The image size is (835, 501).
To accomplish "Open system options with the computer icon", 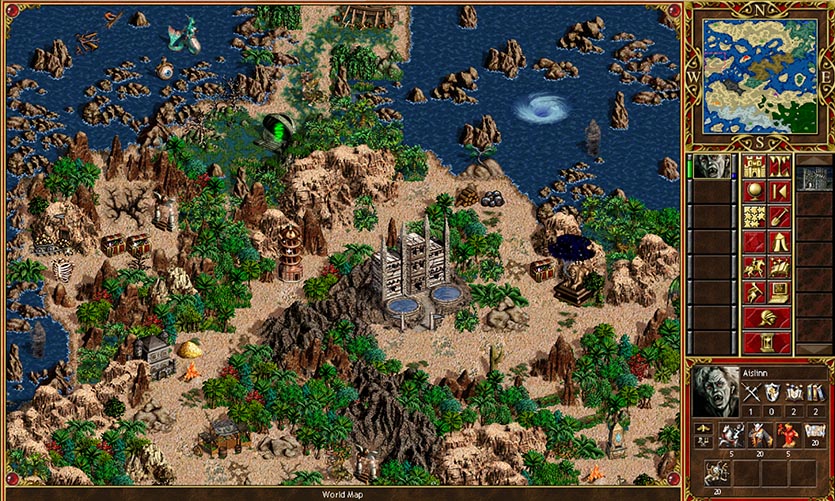I will [x=780, y=292].
